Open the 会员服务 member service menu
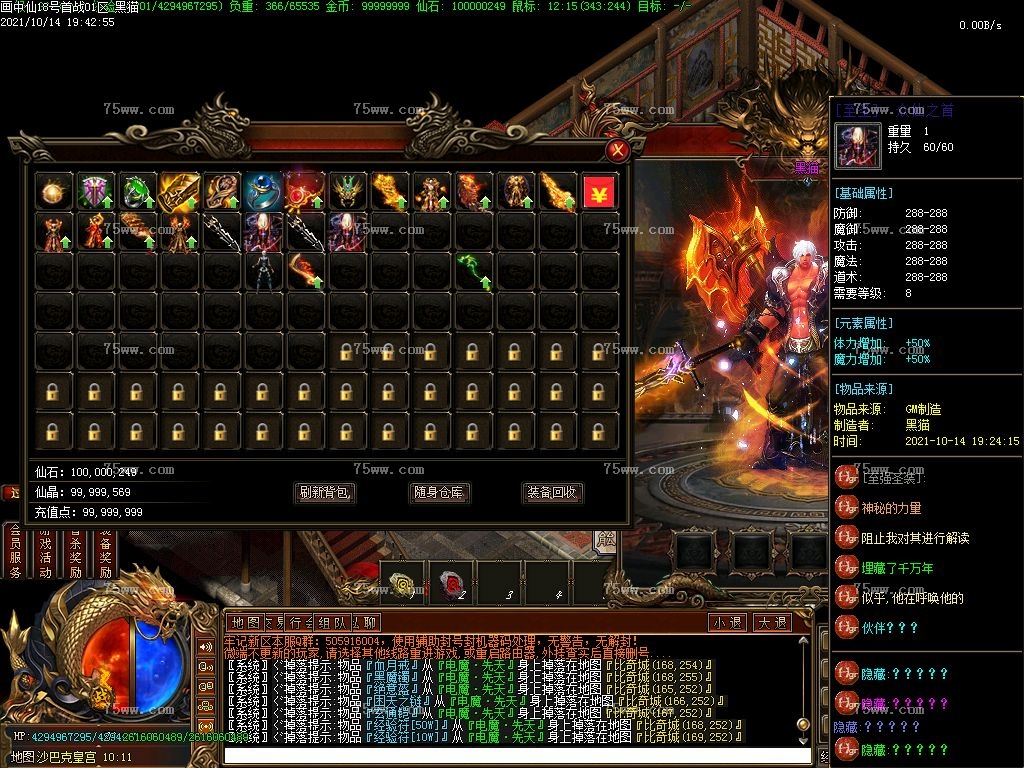1024x768 pixels. click(x=15, y=550)
